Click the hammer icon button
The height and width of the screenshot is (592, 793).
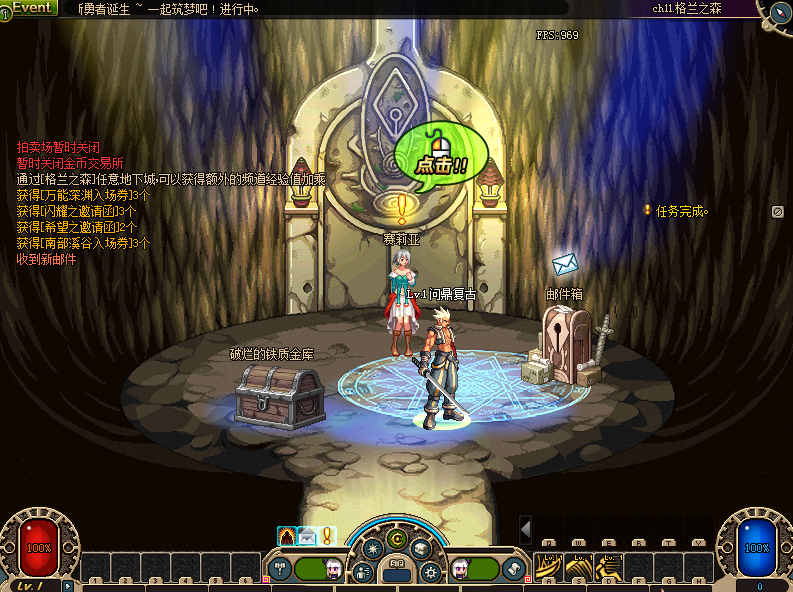[280, 569]
